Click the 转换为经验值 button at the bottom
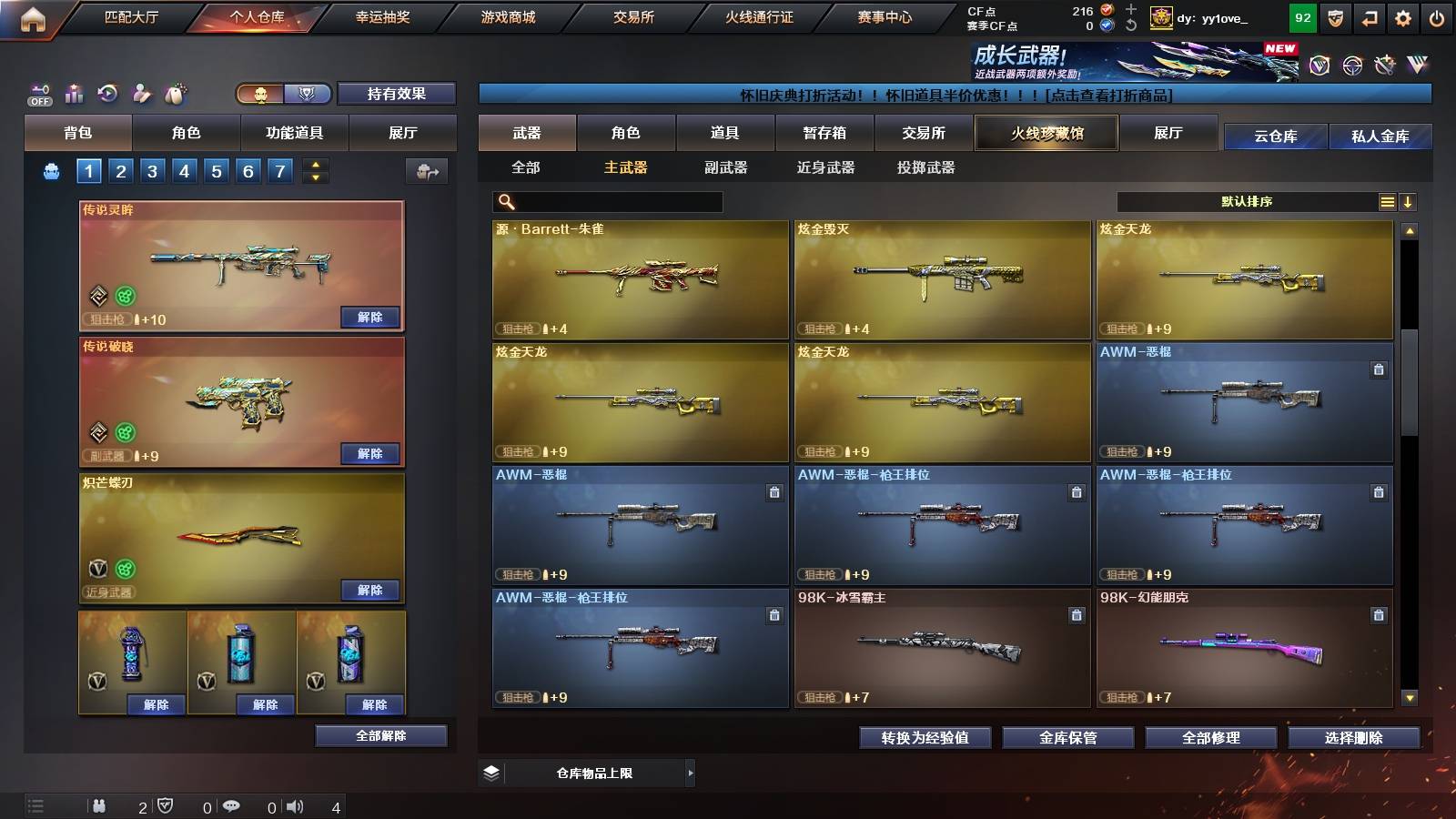 tap(925, 738)
